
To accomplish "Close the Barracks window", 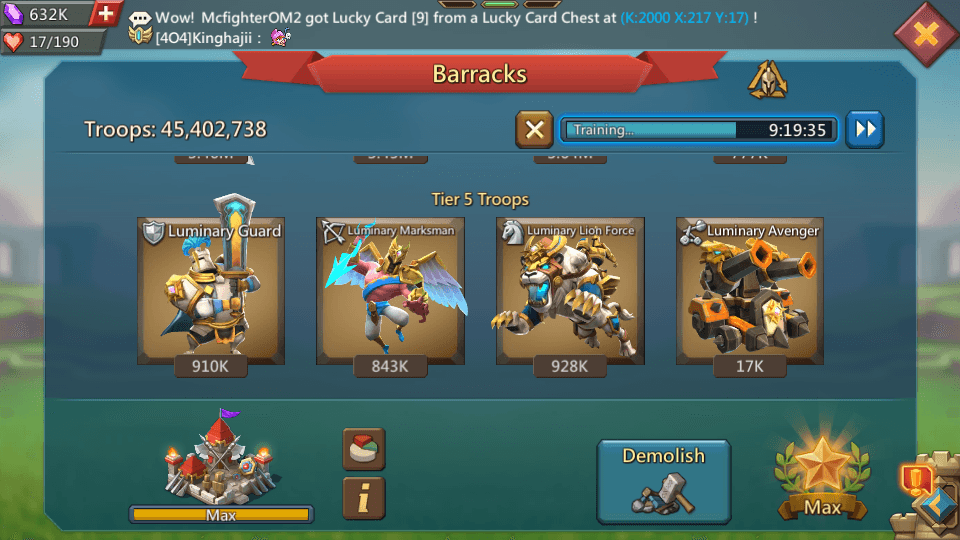I will pos(926,34).
